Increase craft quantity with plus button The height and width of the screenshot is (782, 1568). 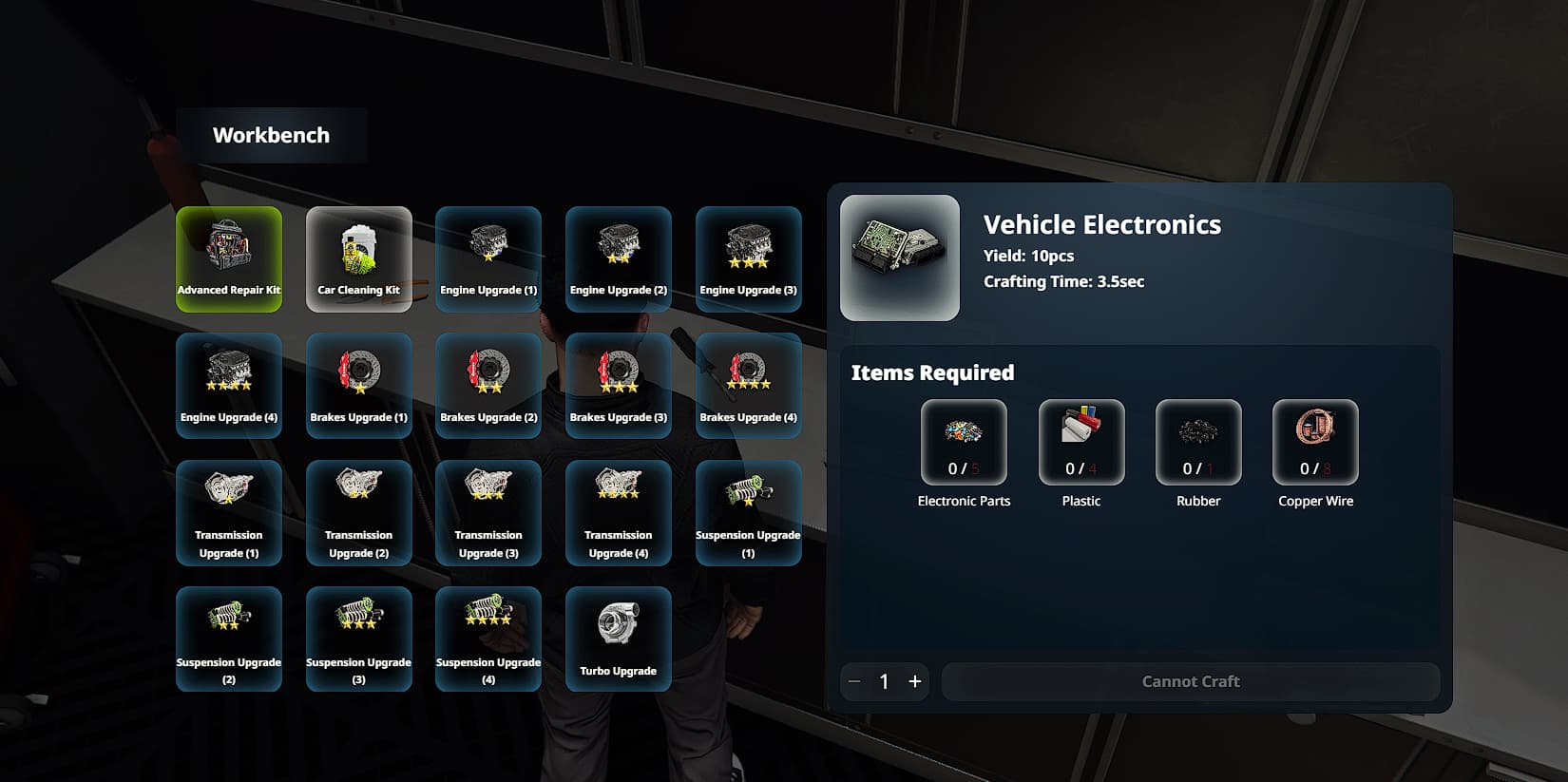point(914,681)
